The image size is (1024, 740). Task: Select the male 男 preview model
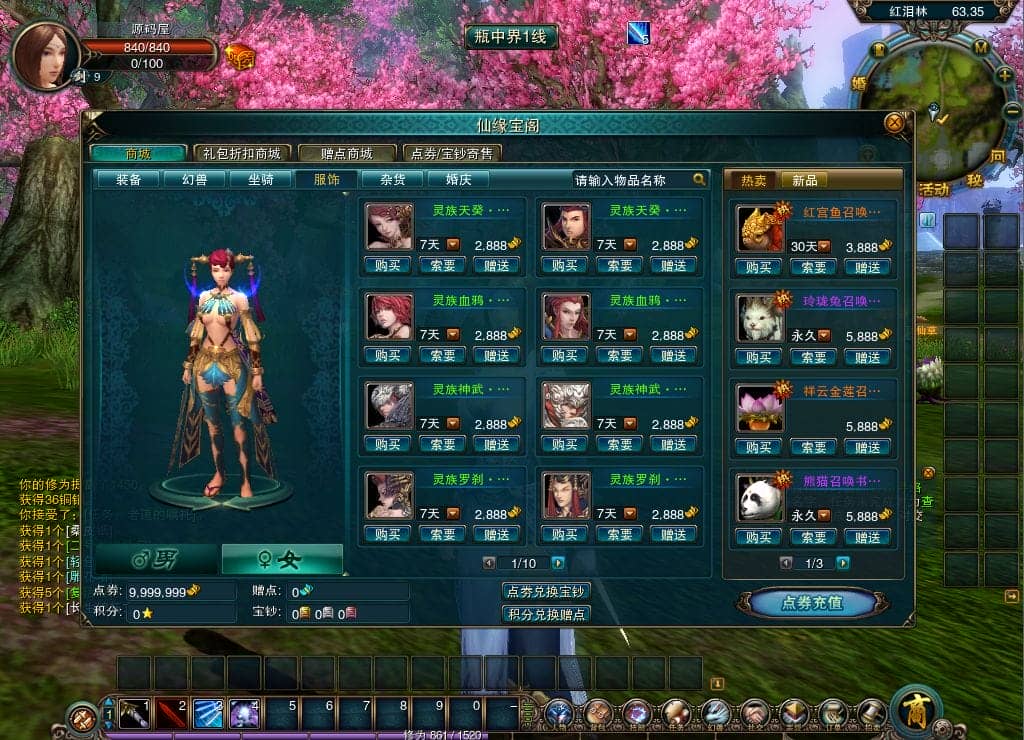pos(154,560)
